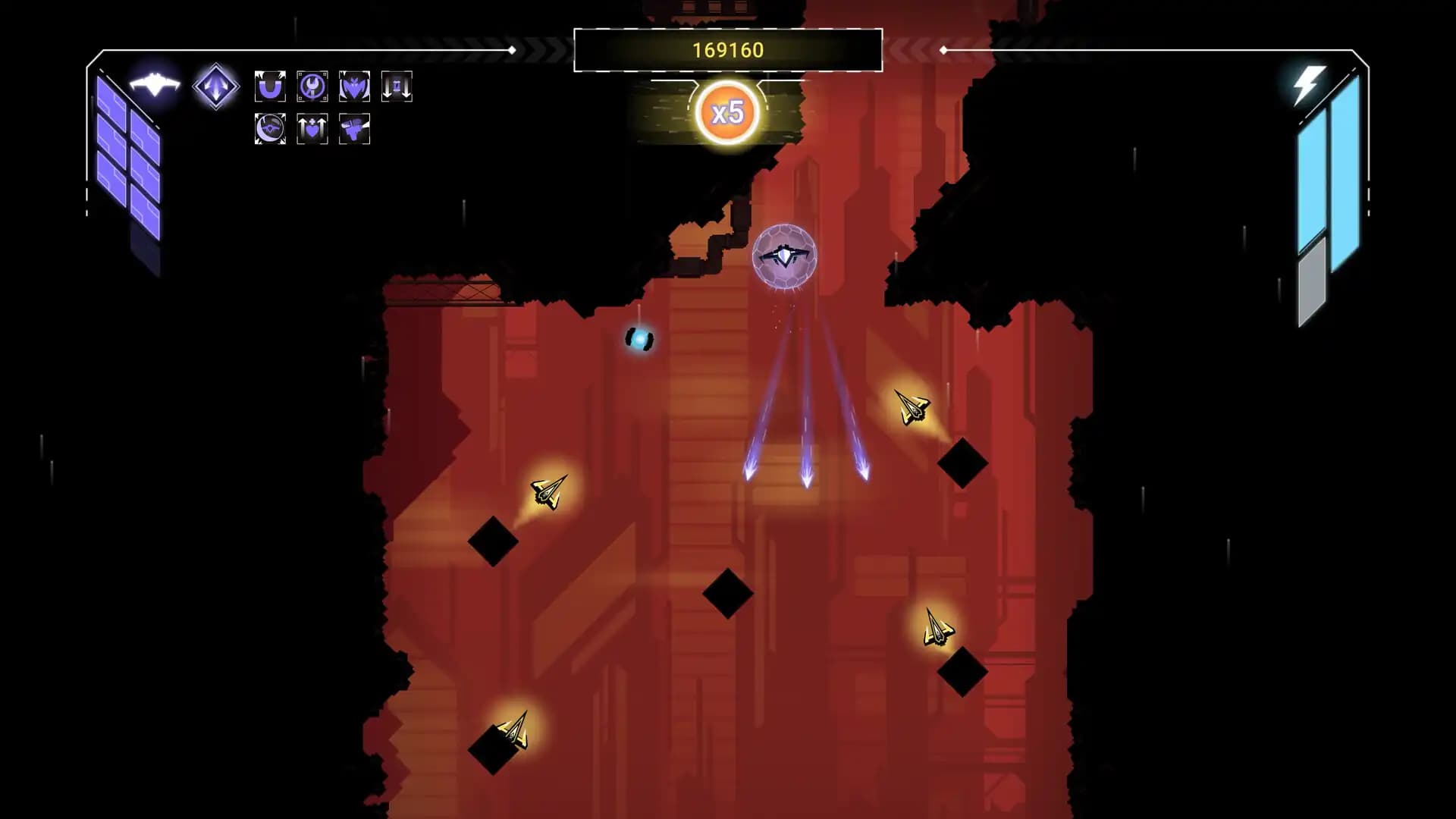Select the weapon module upgrade icon
The height and width of the screenshot is (819, 1456).
(x=353, y=129)
